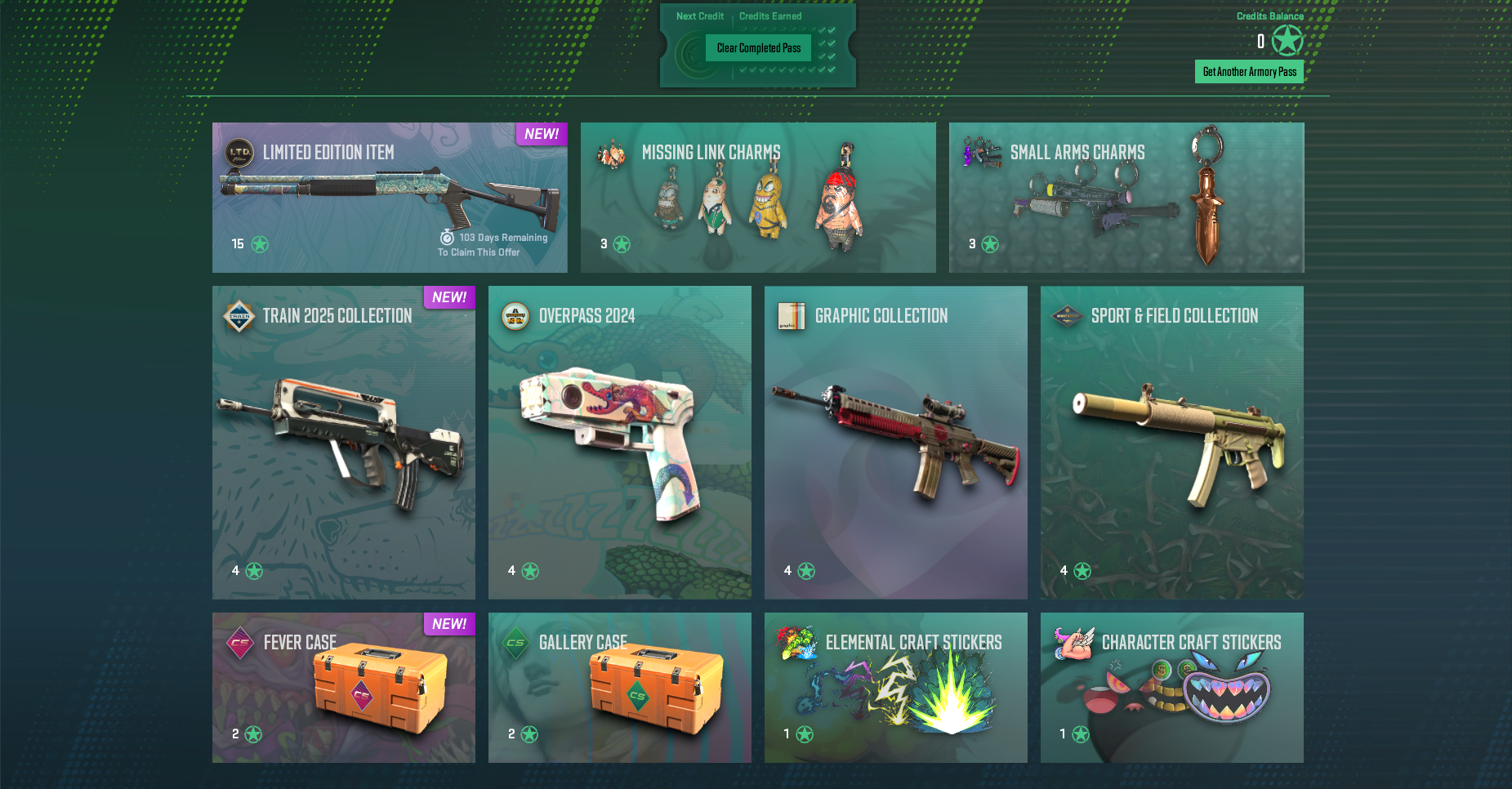This screenshot has width=1512, height=789.
Task: Pick the Character Craft Stickers tile
Action: [x=1172, y=688]
